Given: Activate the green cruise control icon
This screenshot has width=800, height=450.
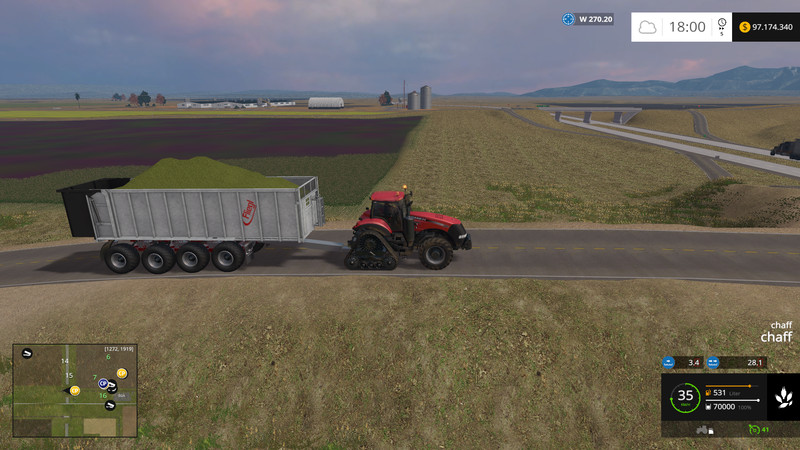Looking at the screenshot, I should click(754, 430).
